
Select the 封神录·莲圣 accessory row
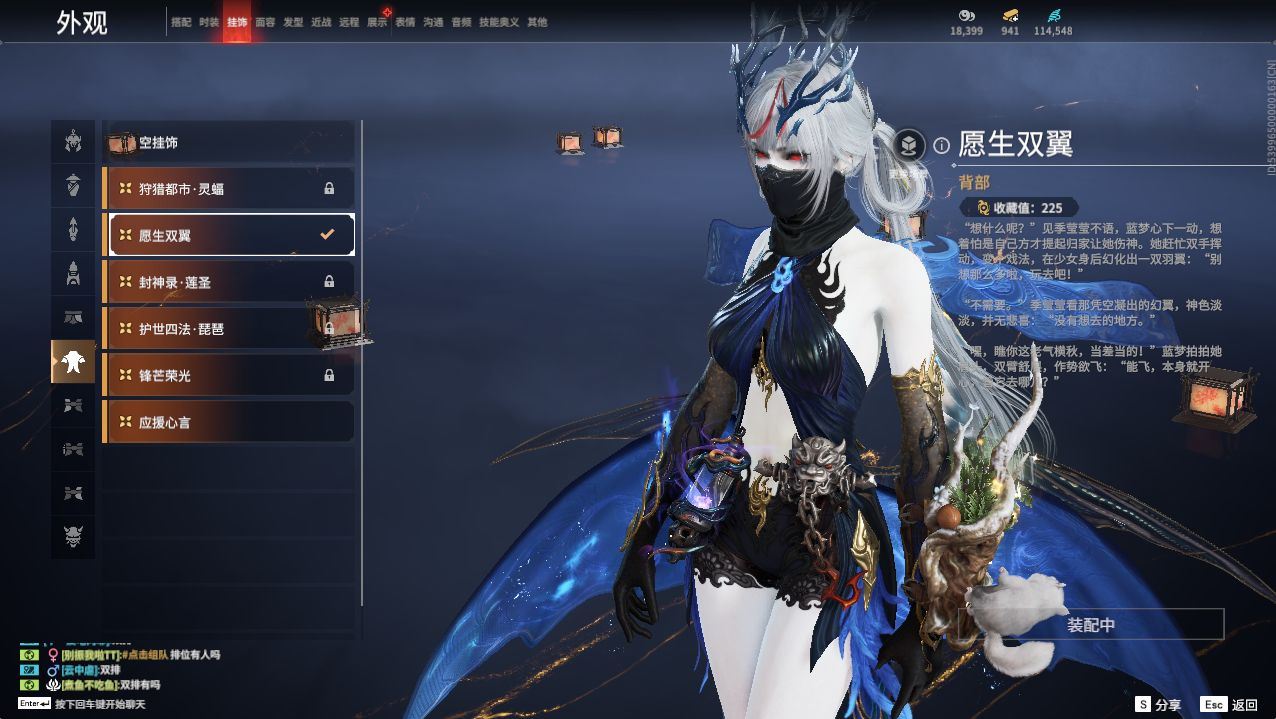coord(229,282)
